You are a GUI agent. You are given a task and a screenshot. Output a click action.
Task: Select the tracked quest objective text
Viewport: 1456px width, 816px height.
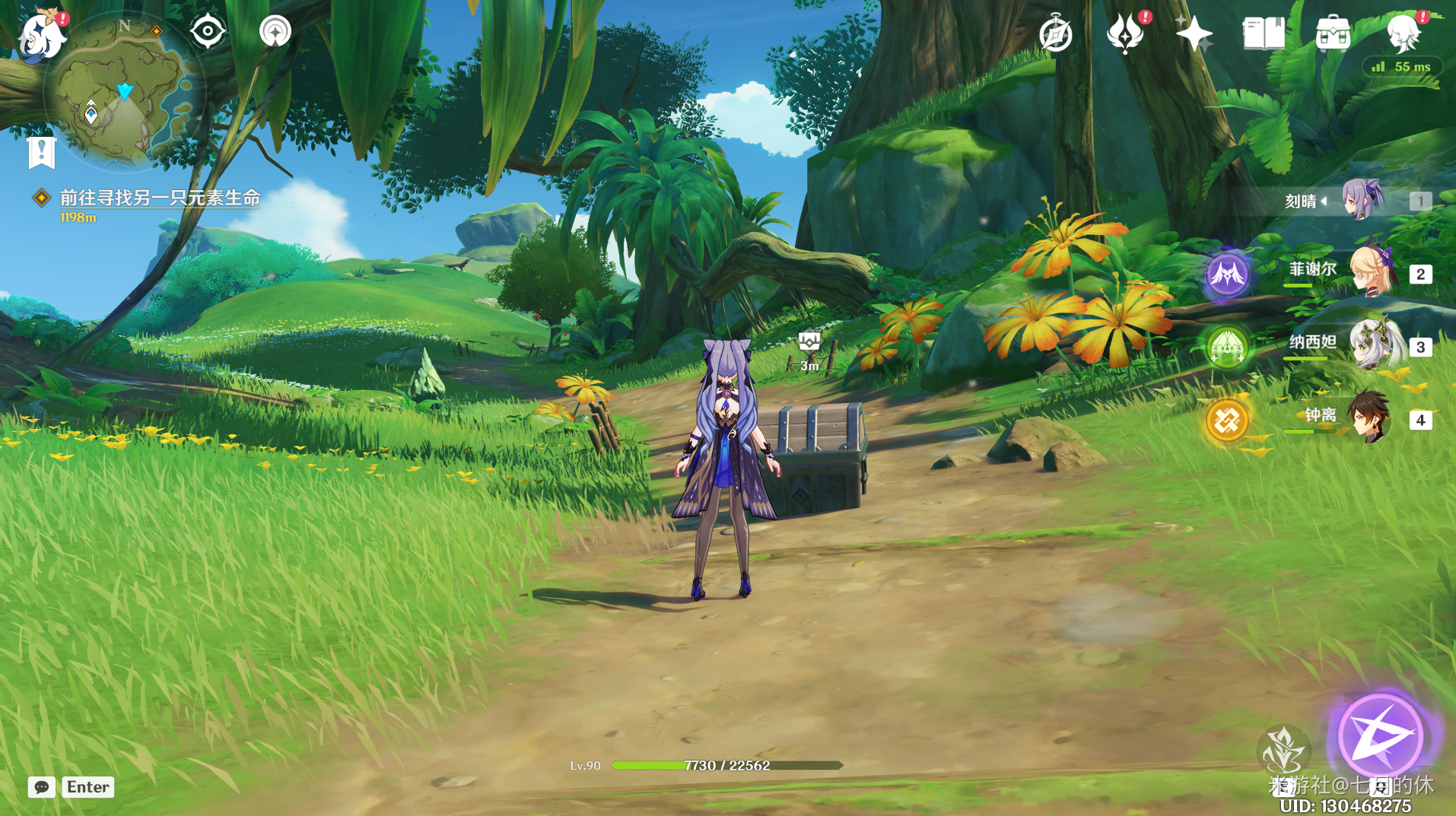(x=160, y=198)
